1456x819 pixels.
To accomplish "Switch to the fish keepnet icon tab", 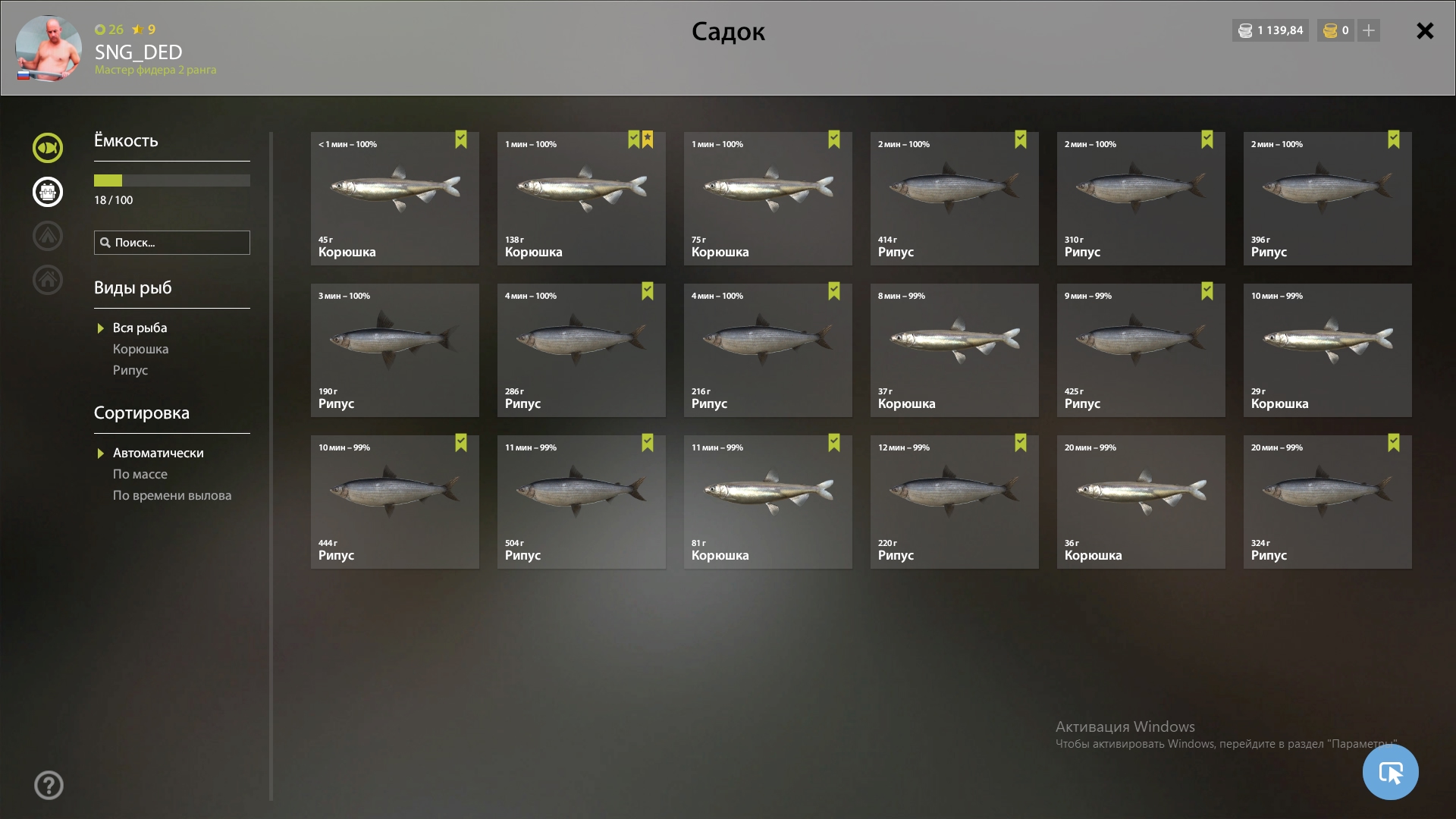I will click(x=48, y=148).
